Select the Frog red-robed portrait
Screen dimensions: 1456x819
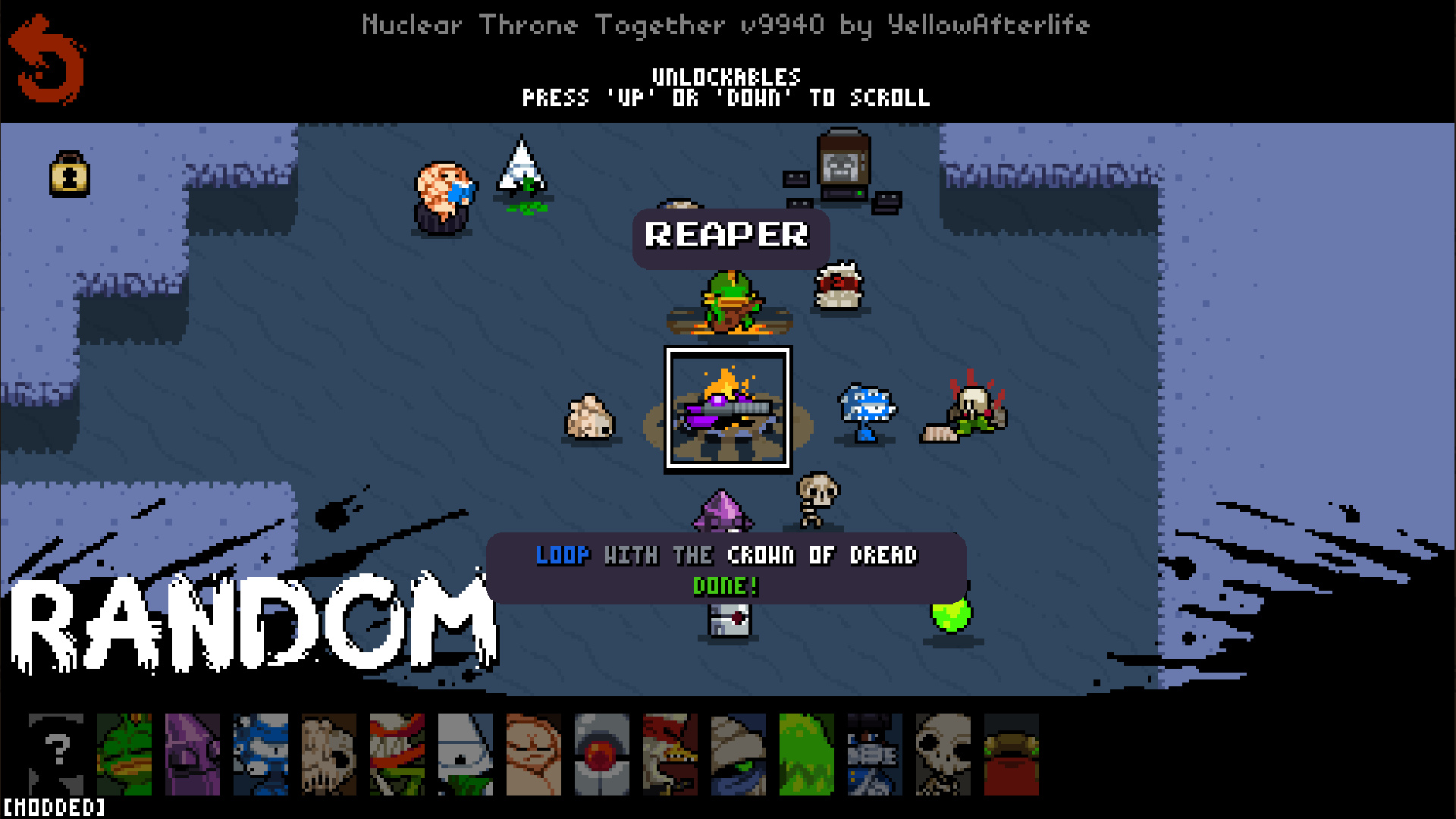click(1012, 754)
